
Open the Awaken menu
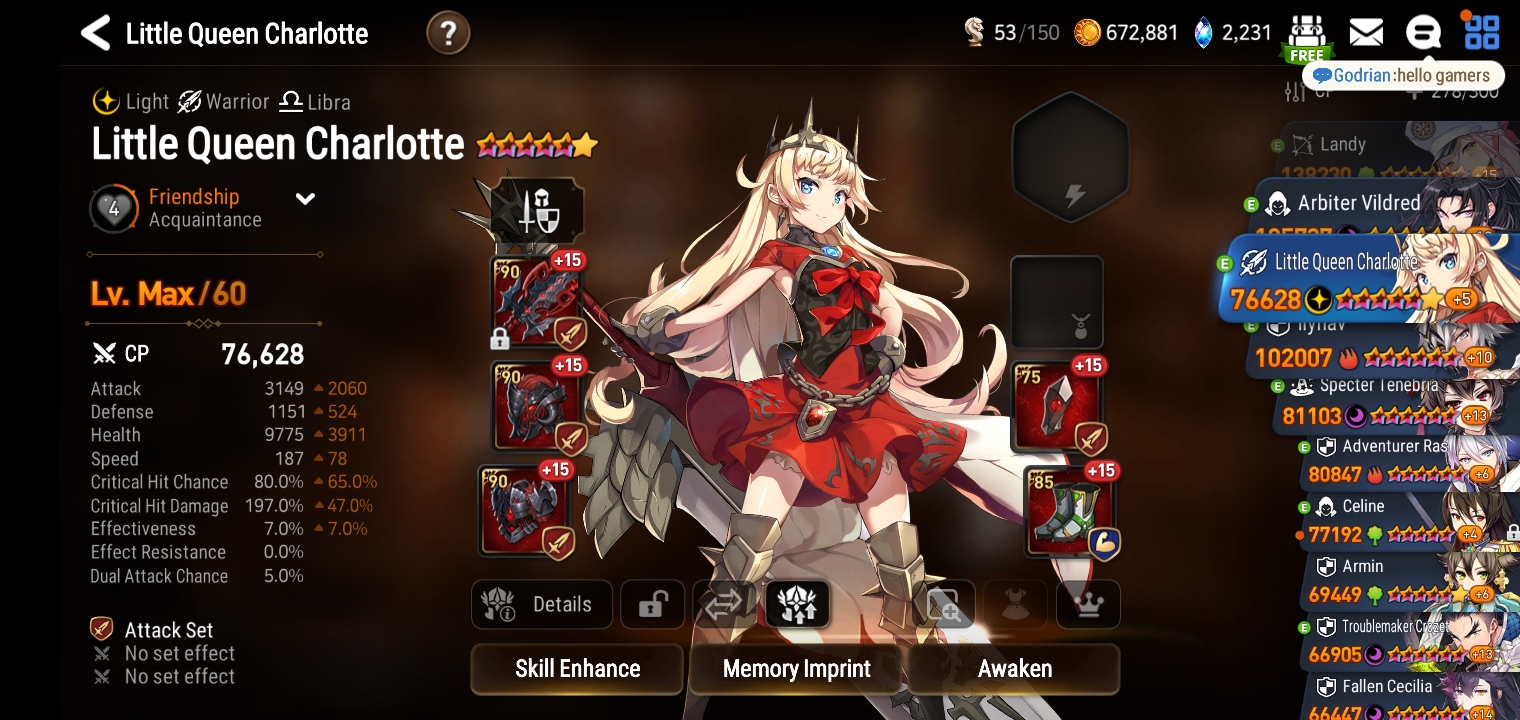[x=1013, y=668]
